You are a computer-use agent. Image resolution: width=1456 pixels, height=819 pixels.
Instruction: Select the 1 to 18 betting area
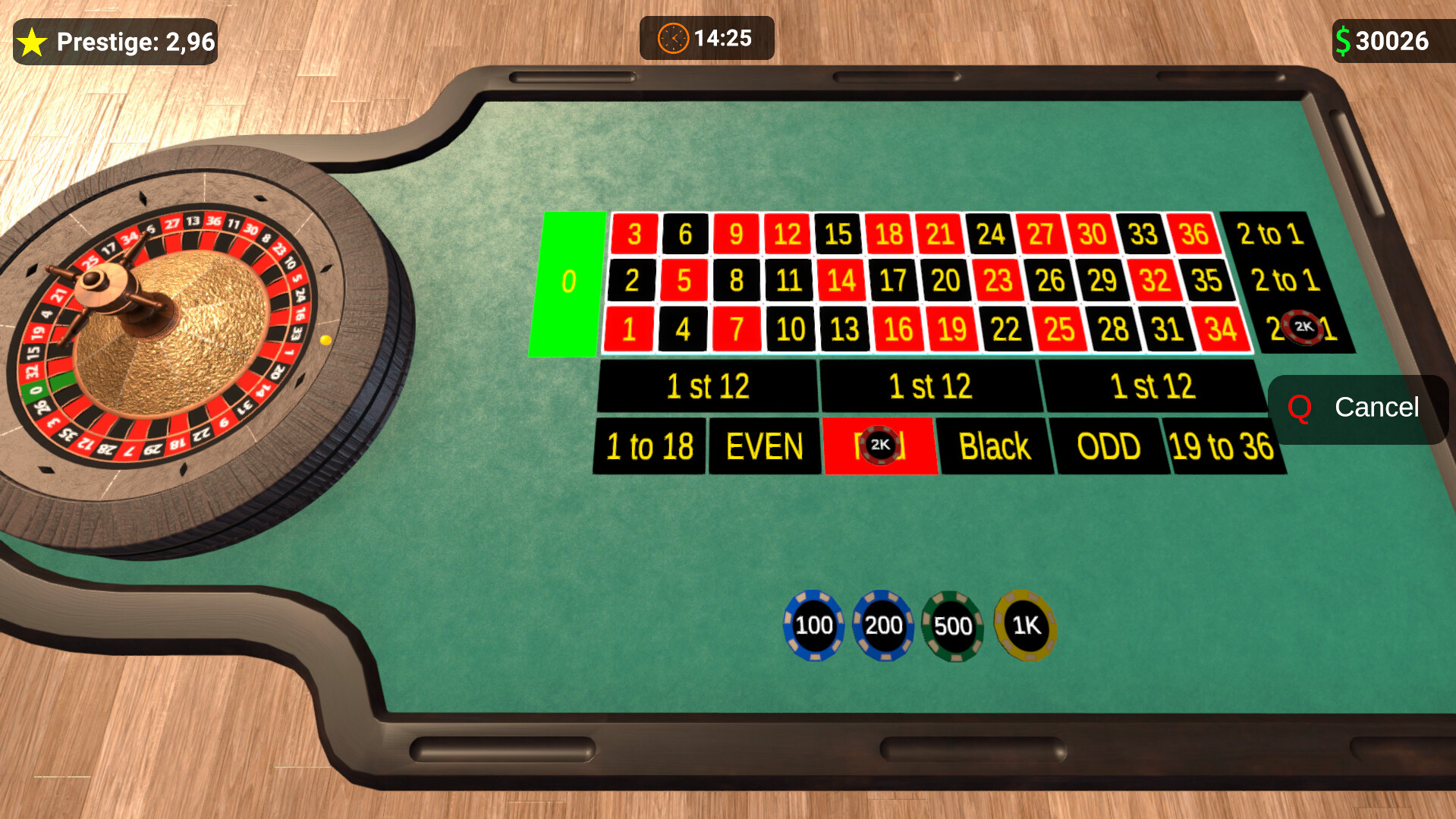click(x=649, y=446)
